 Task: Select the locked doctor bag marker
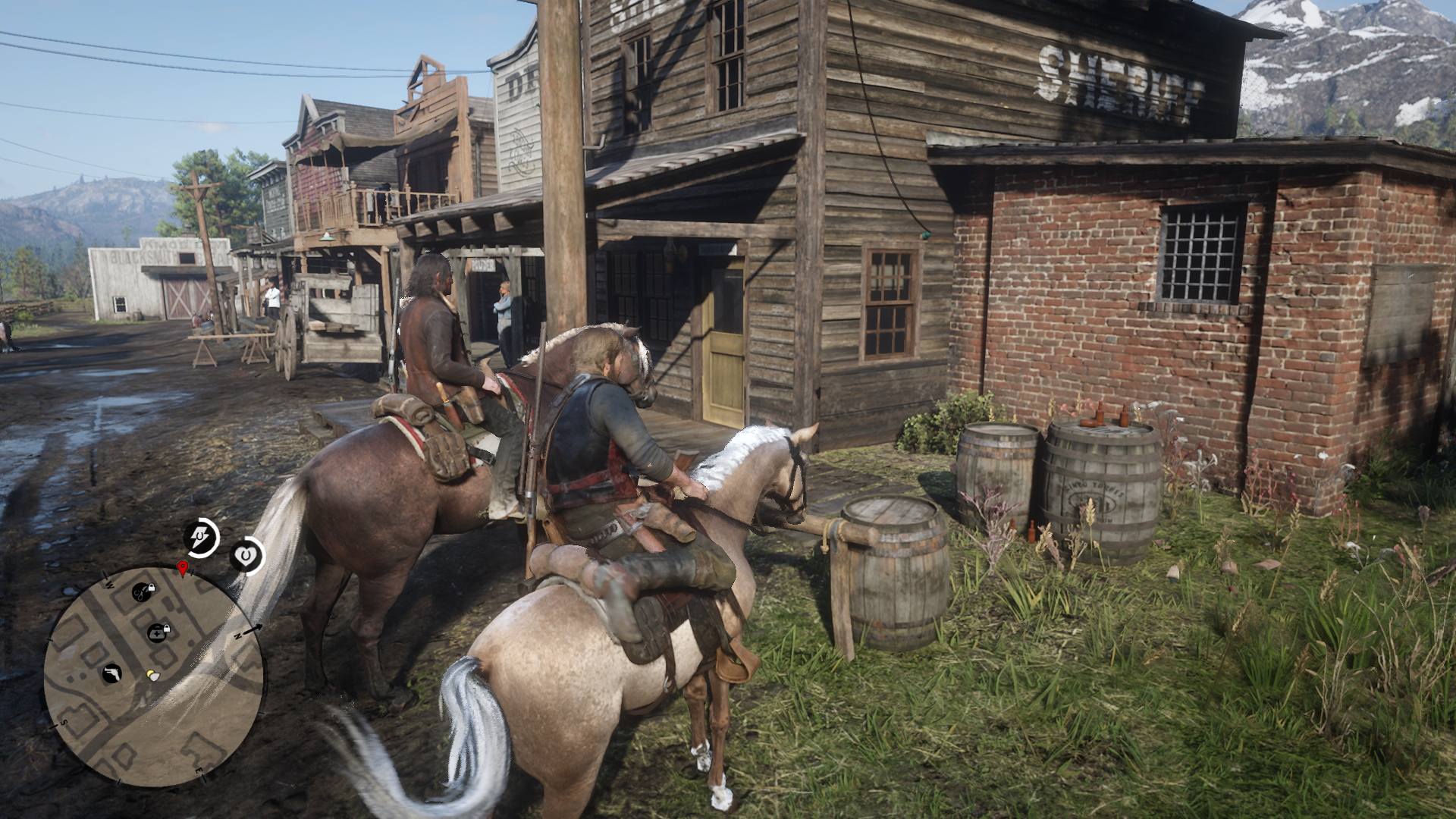point(158,632)
